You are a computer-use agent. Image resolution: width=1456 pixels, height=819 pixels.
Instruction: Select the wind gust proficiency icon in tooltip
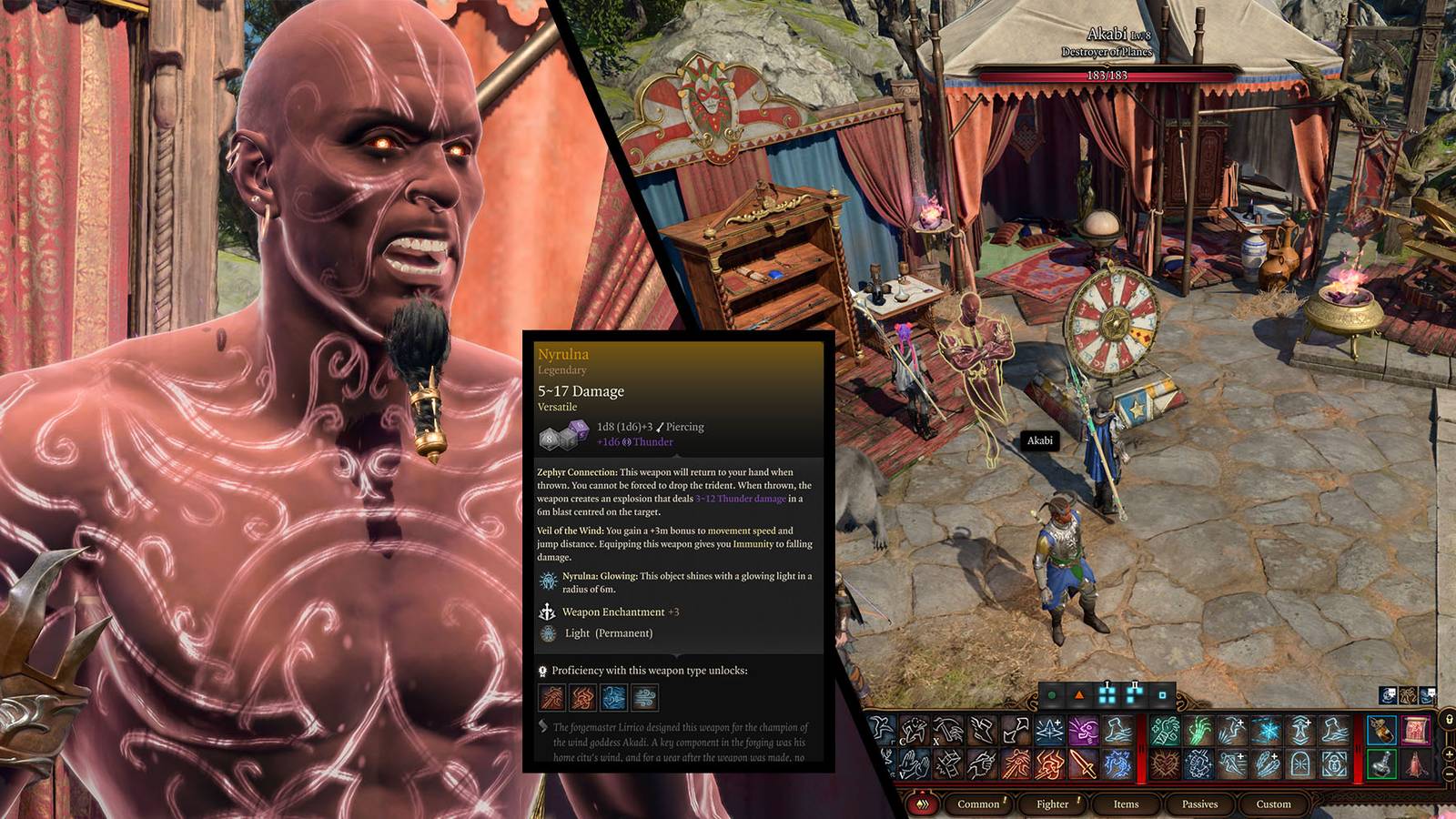point(644,698)
